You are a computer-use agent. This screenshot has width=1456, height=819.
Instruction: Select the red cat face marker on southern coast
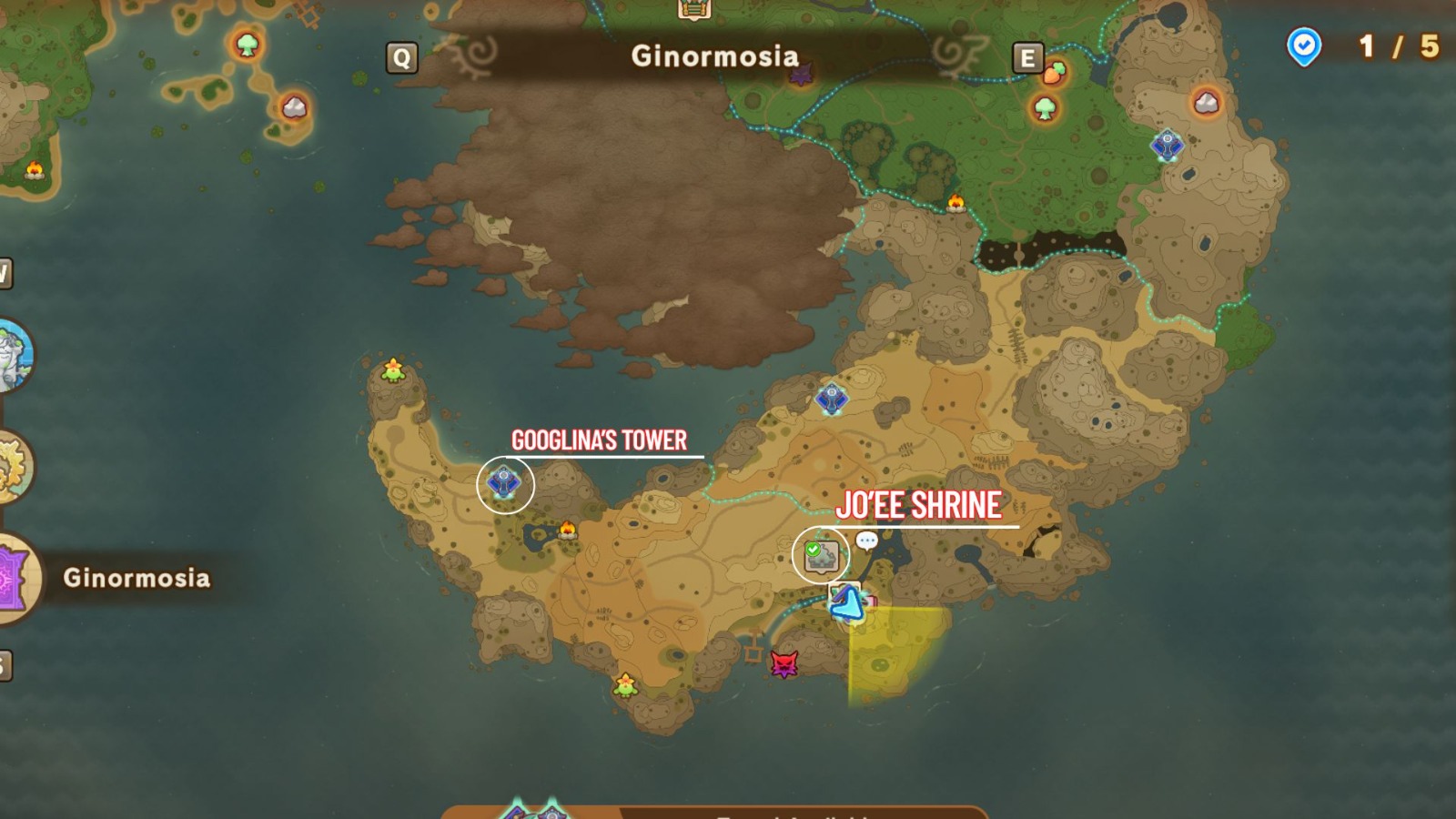[x=784, y=665]
